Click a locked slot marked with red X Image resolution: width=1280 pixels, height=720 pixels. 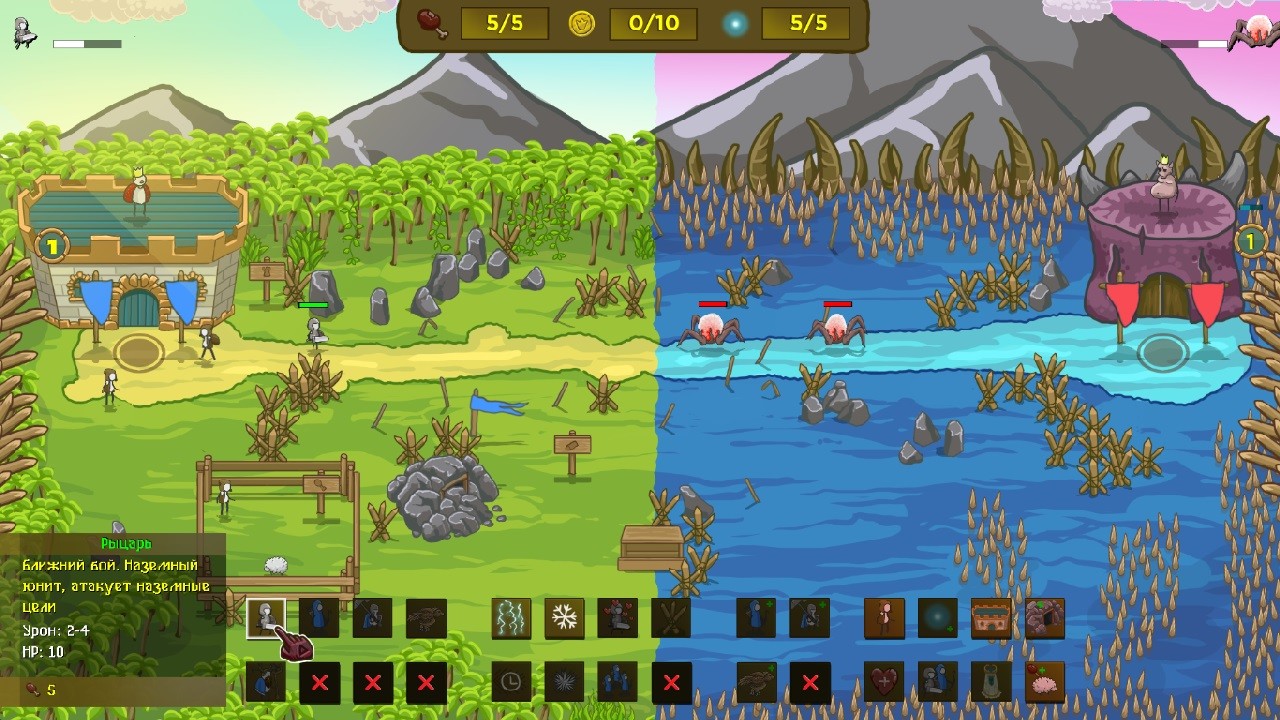pyautogui.click(x=320, y=683)
